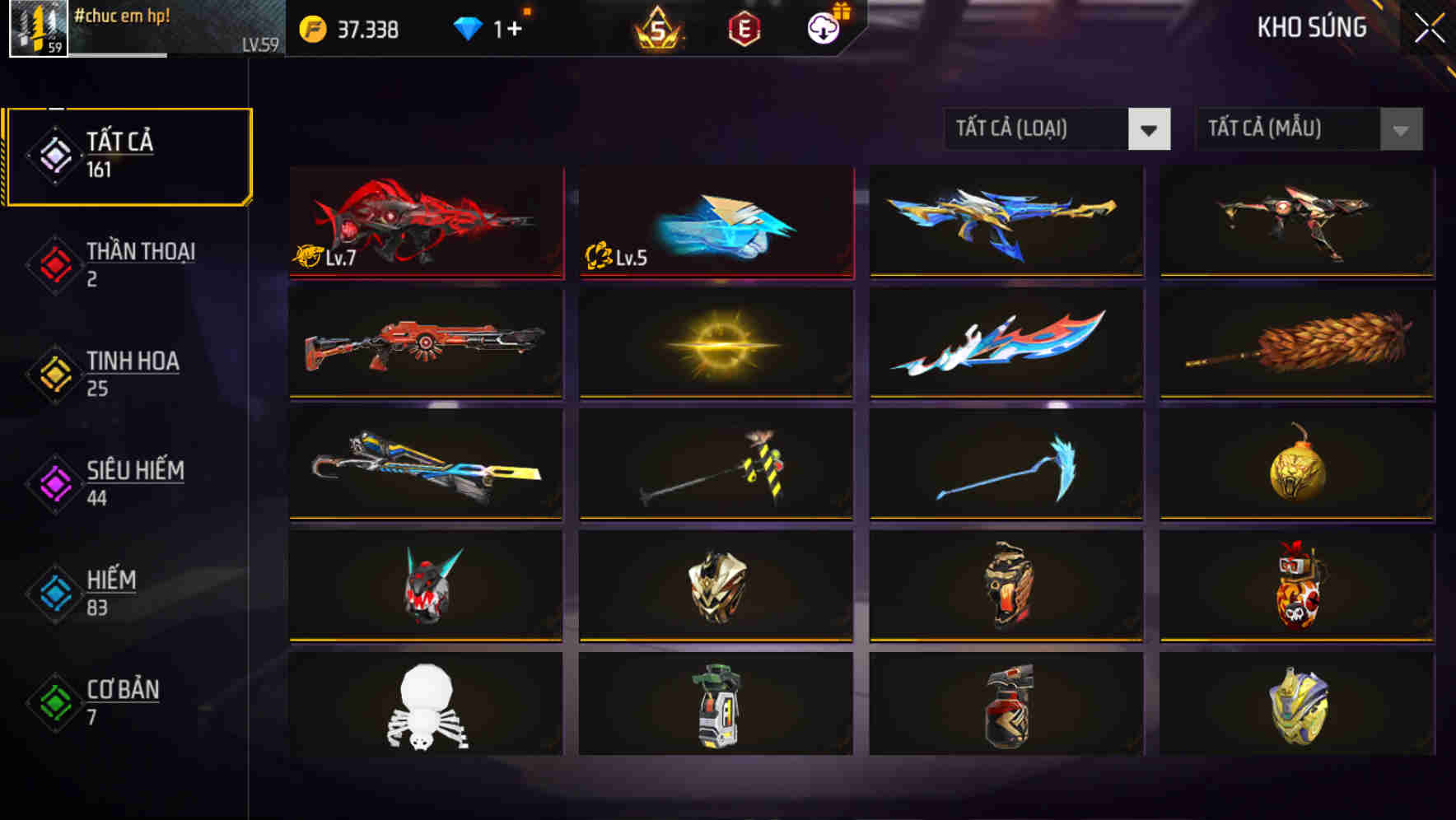Open the KHO SÚNG title header
Viewport: 1456px width, 820px height.
pos(1310,27)
